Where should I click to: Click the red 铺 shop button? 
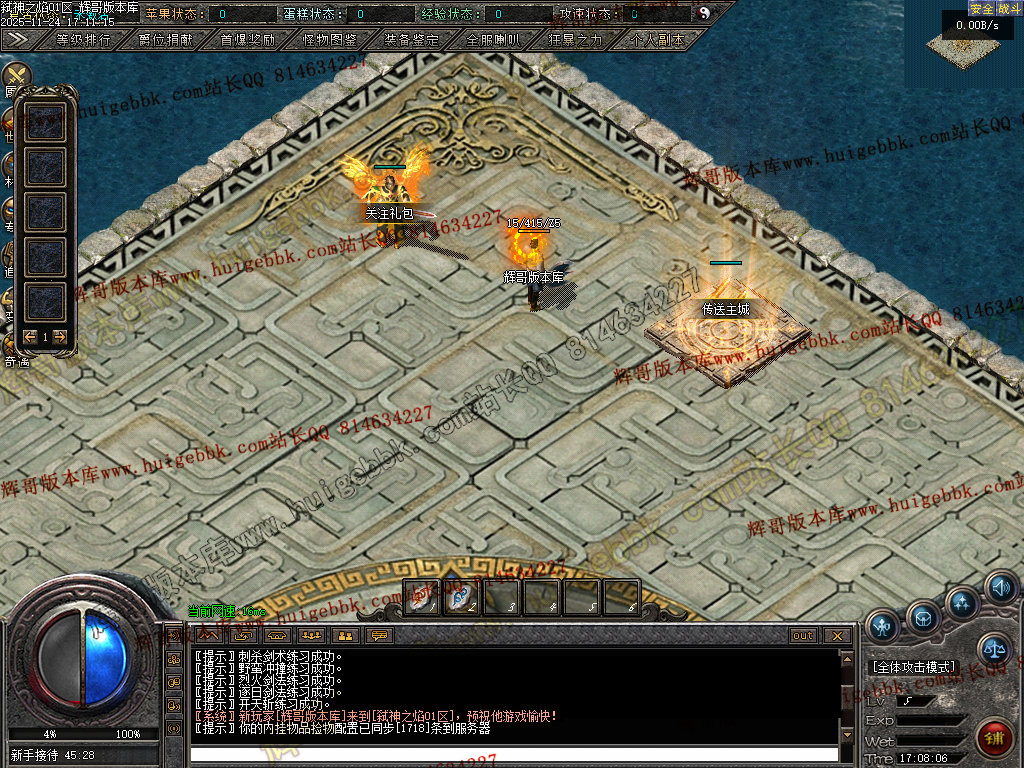tap(994, 738)
